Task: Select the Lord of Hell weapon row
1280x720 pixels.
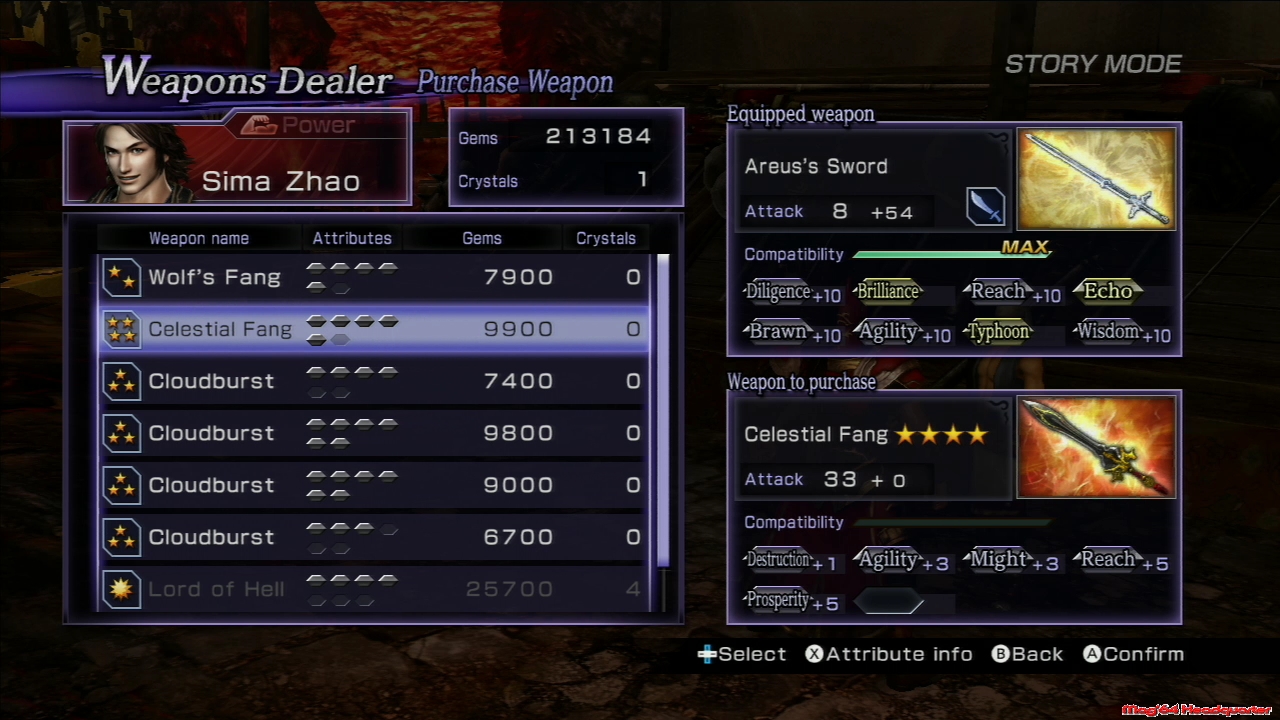Action: tap(375, 589)
